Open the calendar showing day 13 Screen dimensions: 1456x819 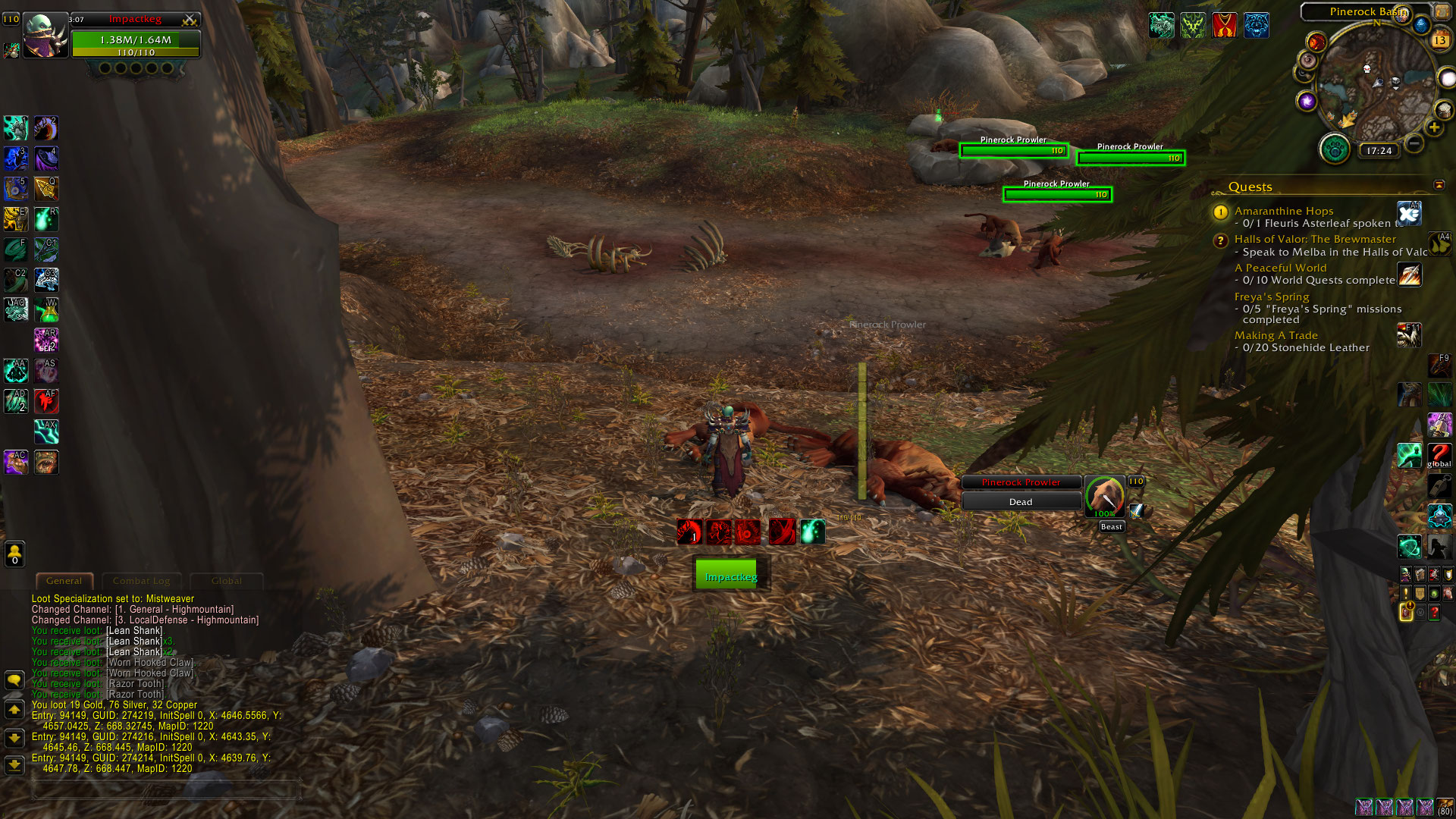[x=1439, y=40]
